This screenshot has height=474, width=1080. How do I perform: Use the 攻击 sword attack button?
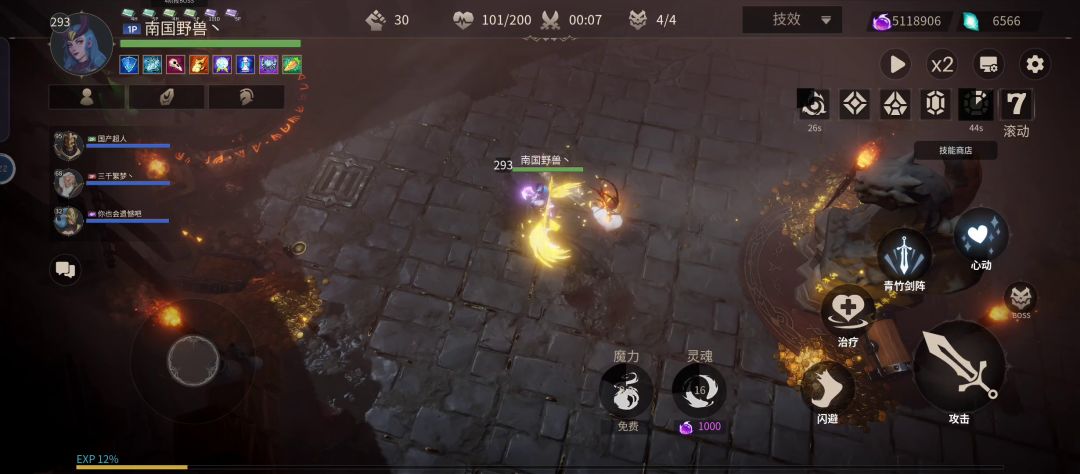(959, 367)
